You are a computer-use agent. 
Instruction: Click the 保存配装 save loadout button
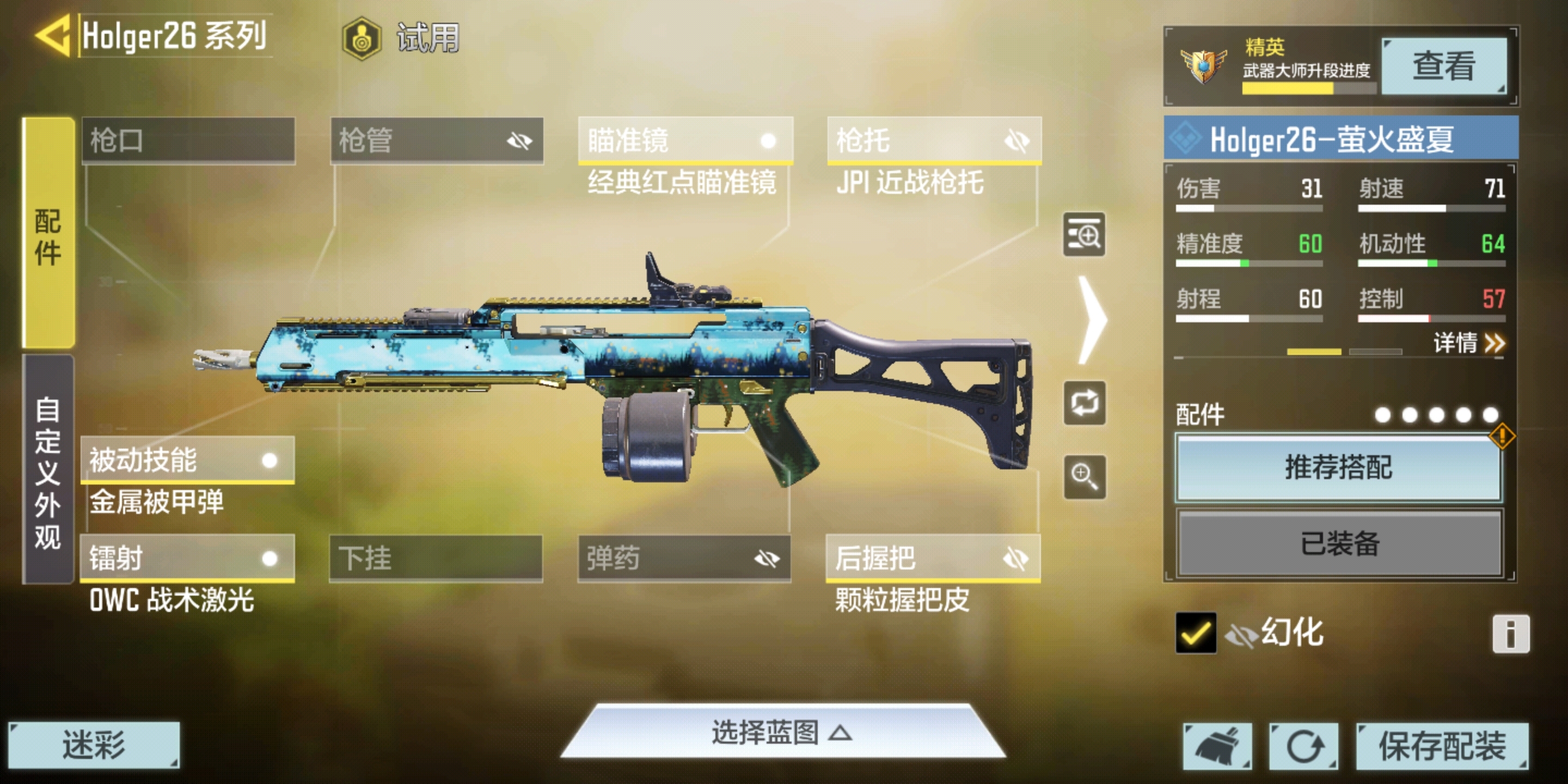1441,746
